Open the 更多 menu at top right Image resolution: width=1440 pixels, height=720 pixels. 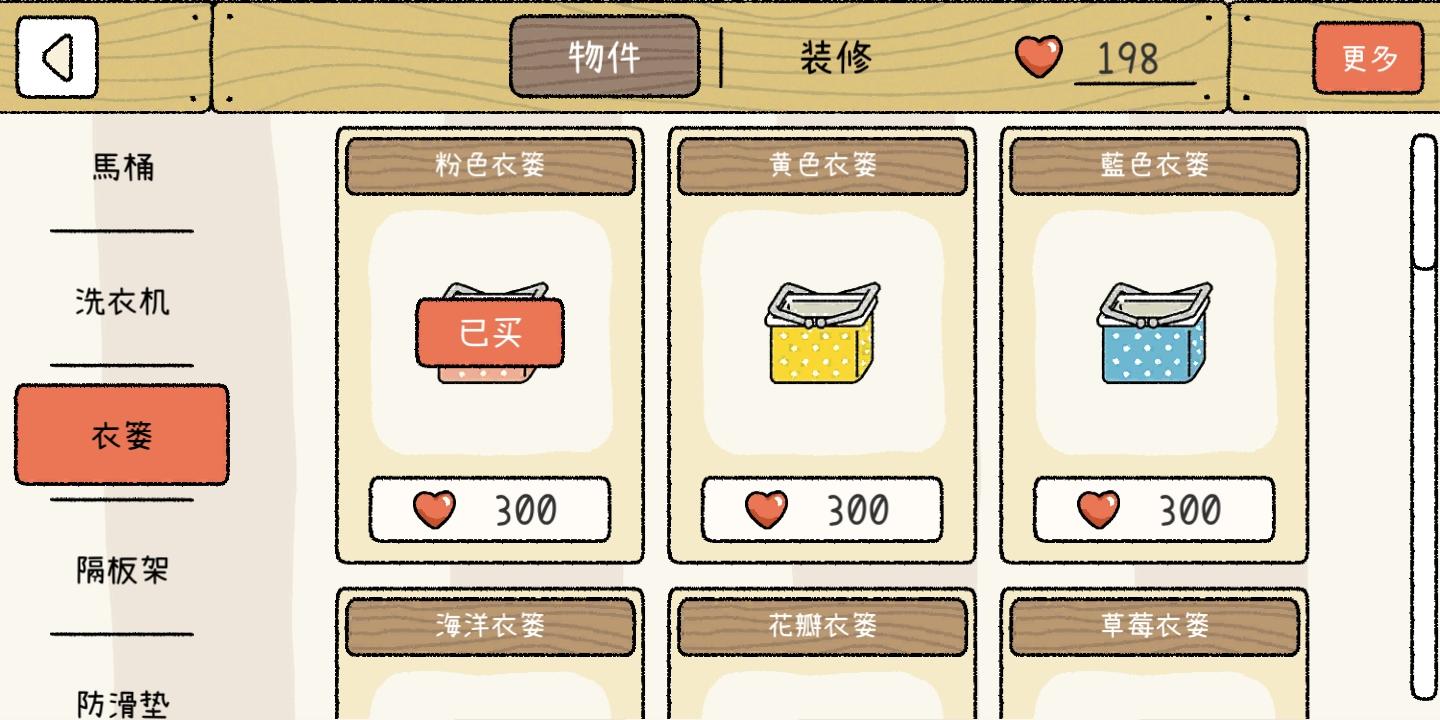pyautogui.click(x=1369, y=58)
